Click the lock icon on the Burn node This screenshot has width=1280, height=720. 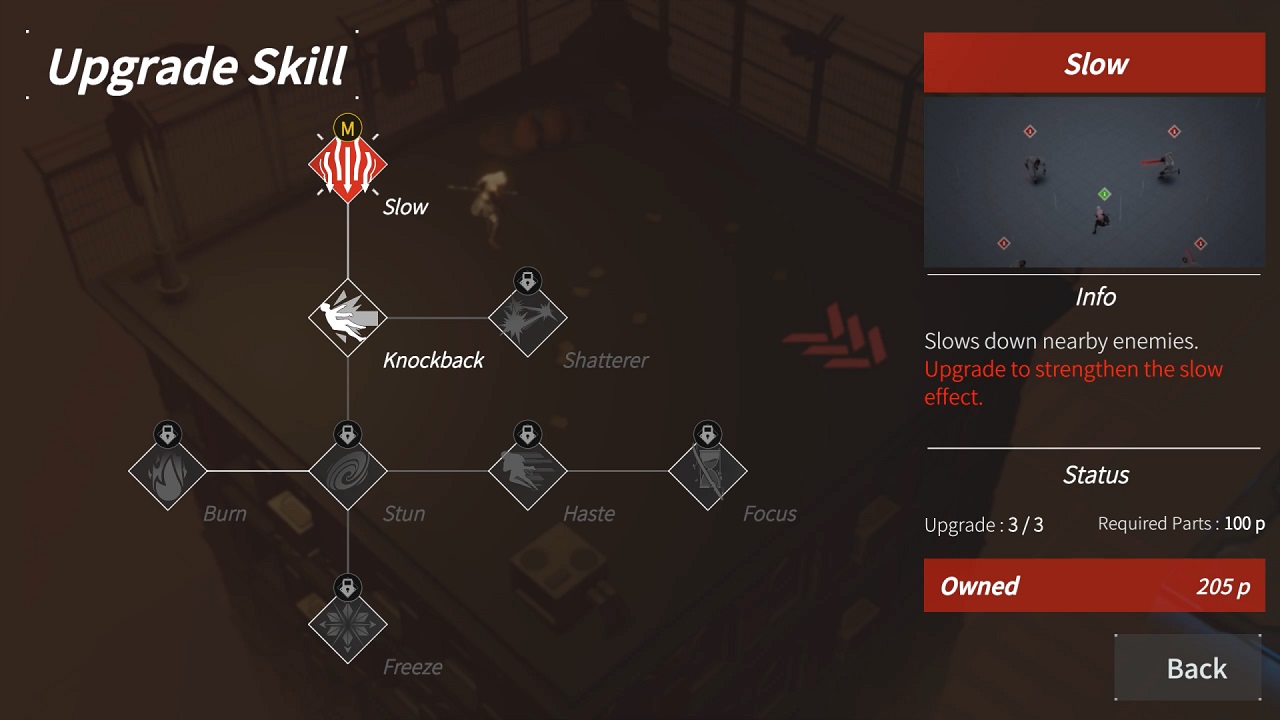click(168, 435)
